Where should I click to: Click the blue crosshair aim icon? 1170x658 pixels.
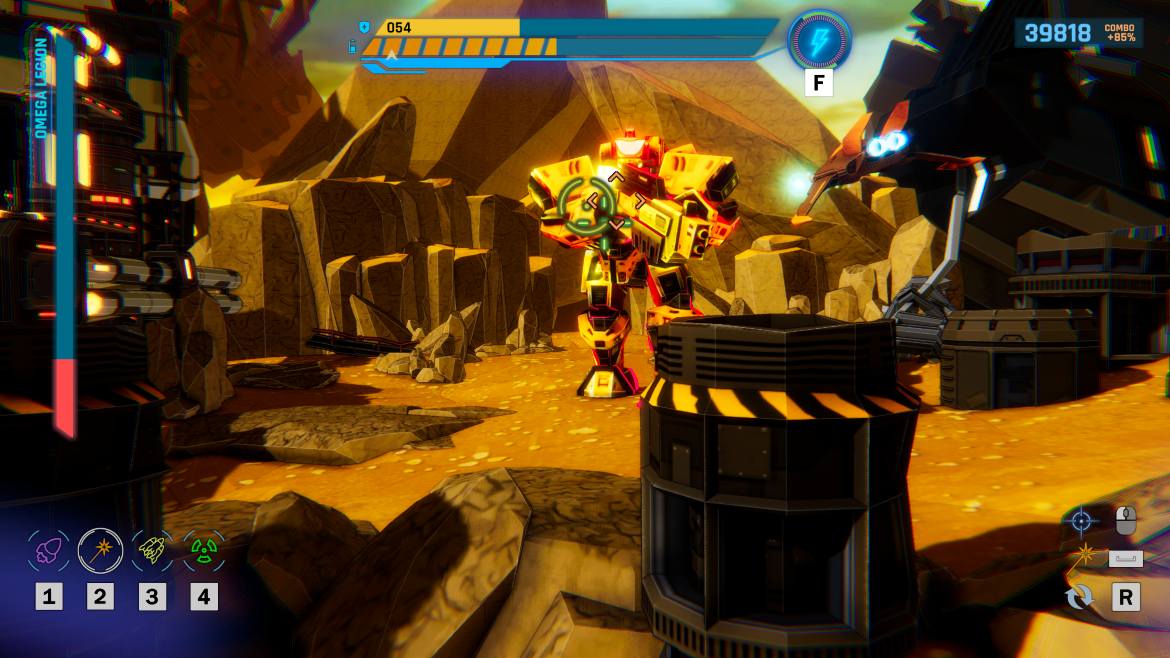(1080, 520)
